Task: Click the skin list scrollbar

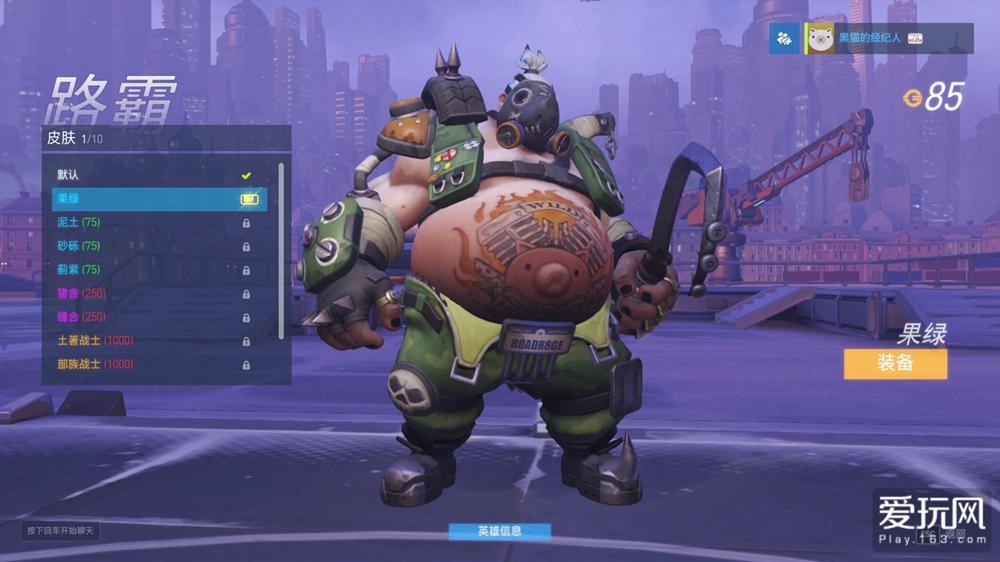Action: pos(281,250)
